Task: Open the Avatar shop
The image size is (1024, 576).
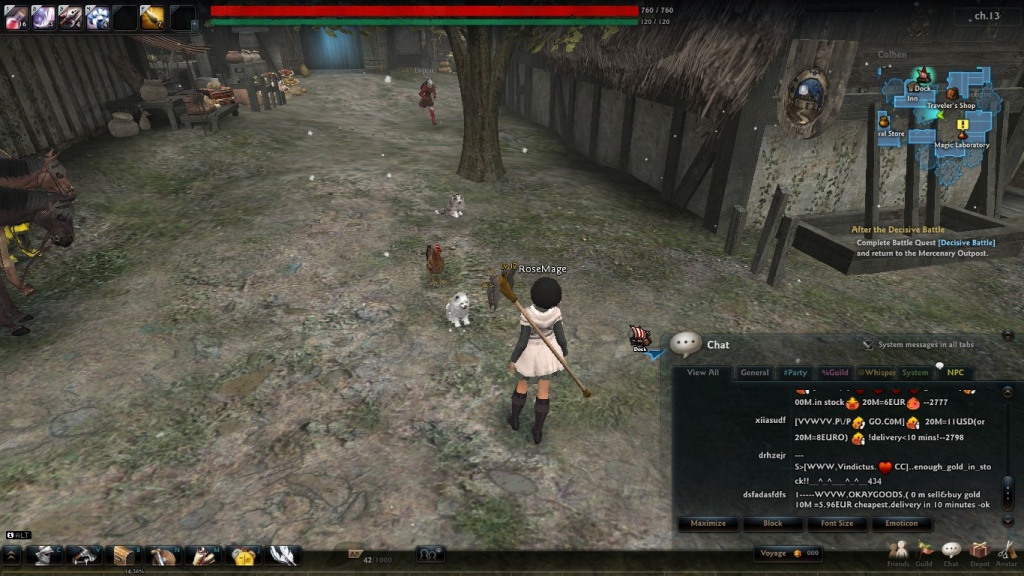Action: 1006,551
